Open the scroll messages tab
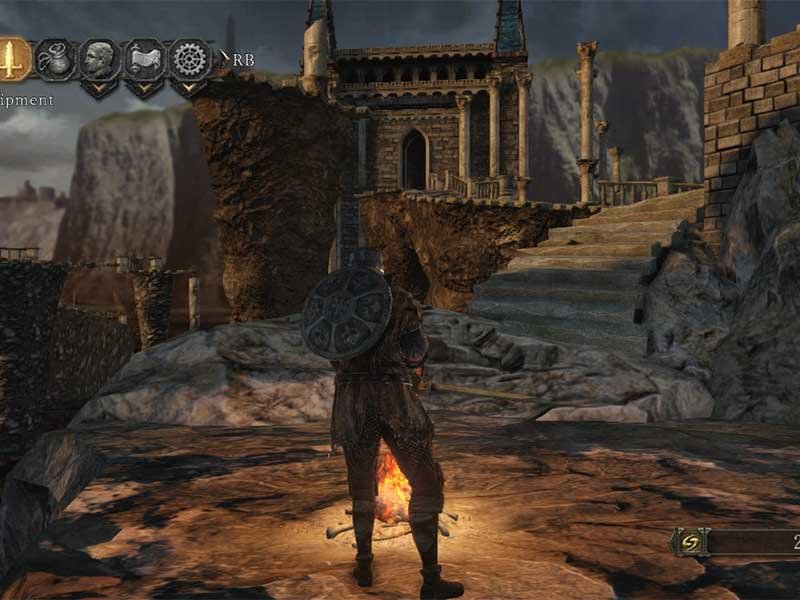 click(144, 59)
